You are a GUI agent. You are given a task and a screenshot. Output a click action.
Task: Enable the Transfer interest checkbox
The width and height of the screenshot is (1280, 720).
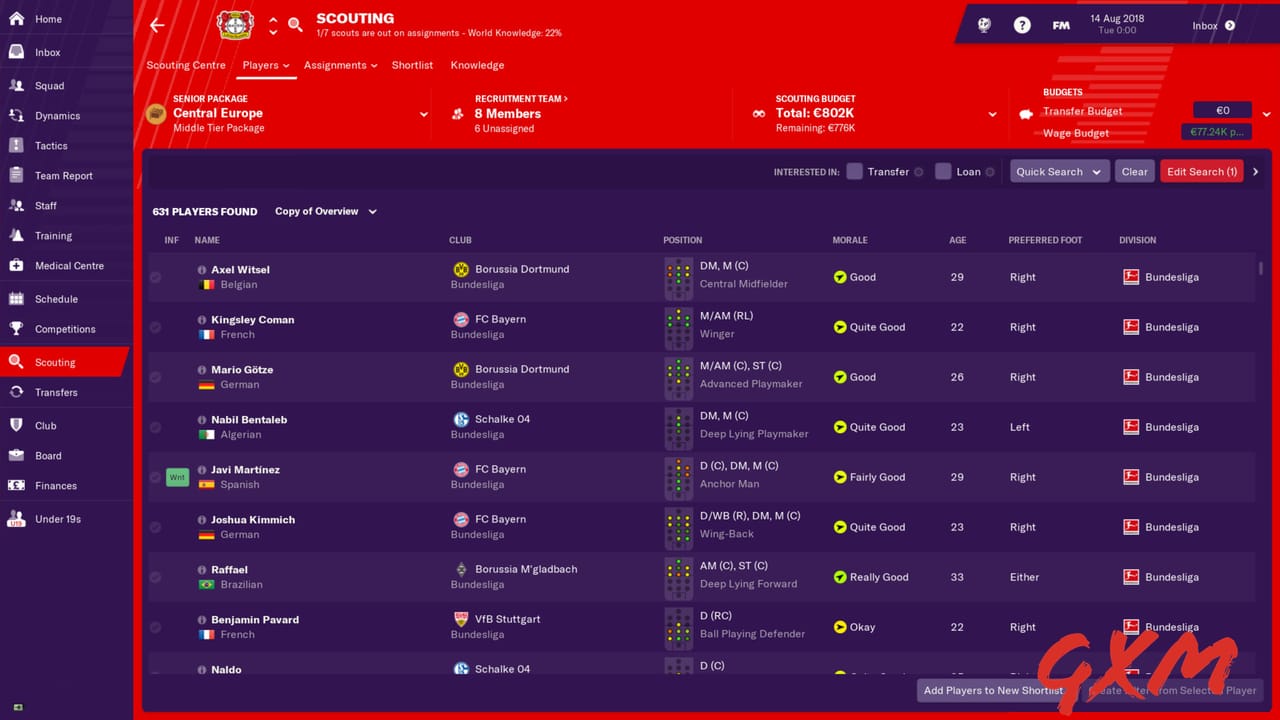pos(855,171)
